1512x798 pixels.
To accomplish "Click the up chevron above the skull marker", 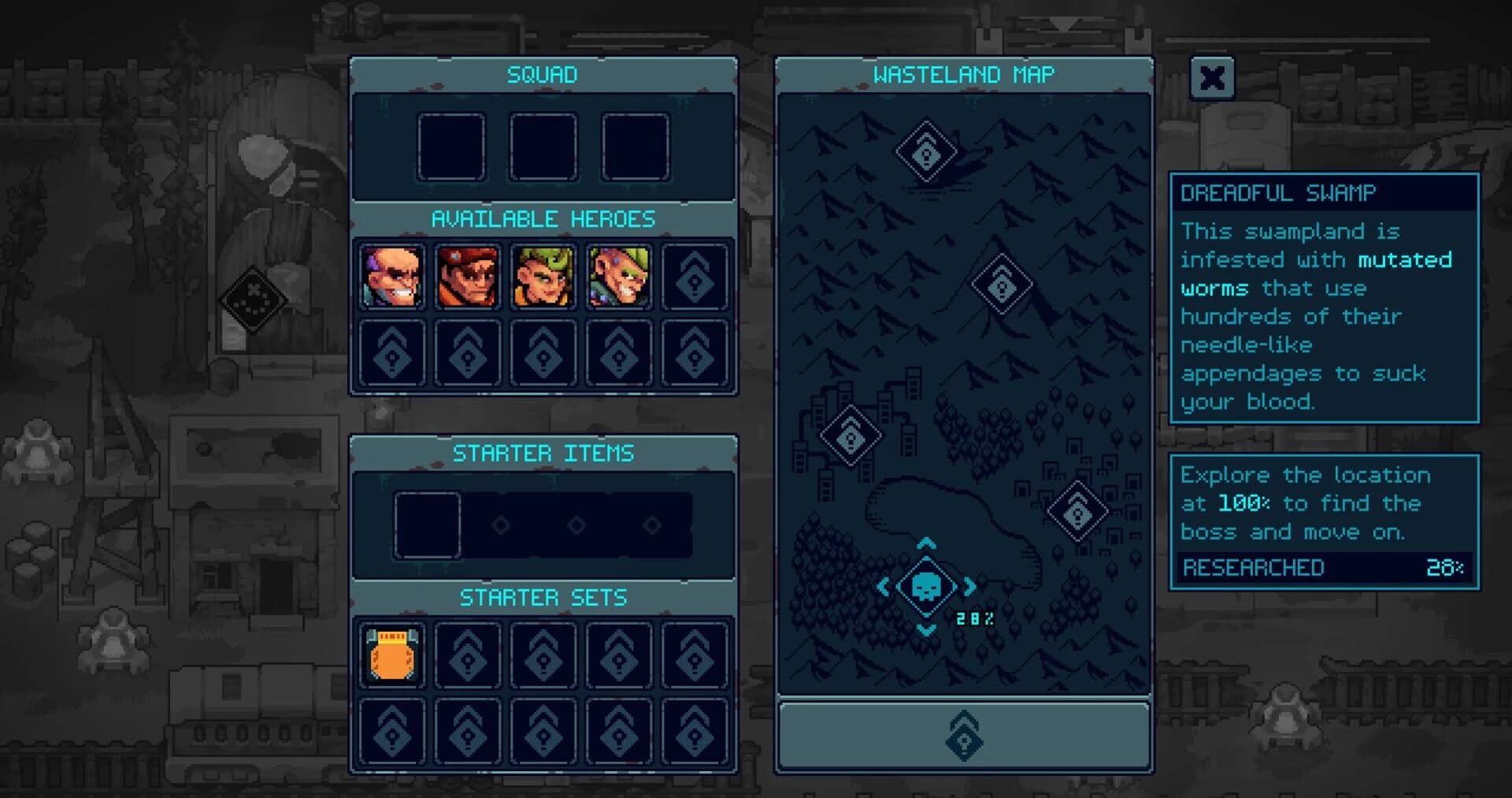I will (x=925, y=544).
